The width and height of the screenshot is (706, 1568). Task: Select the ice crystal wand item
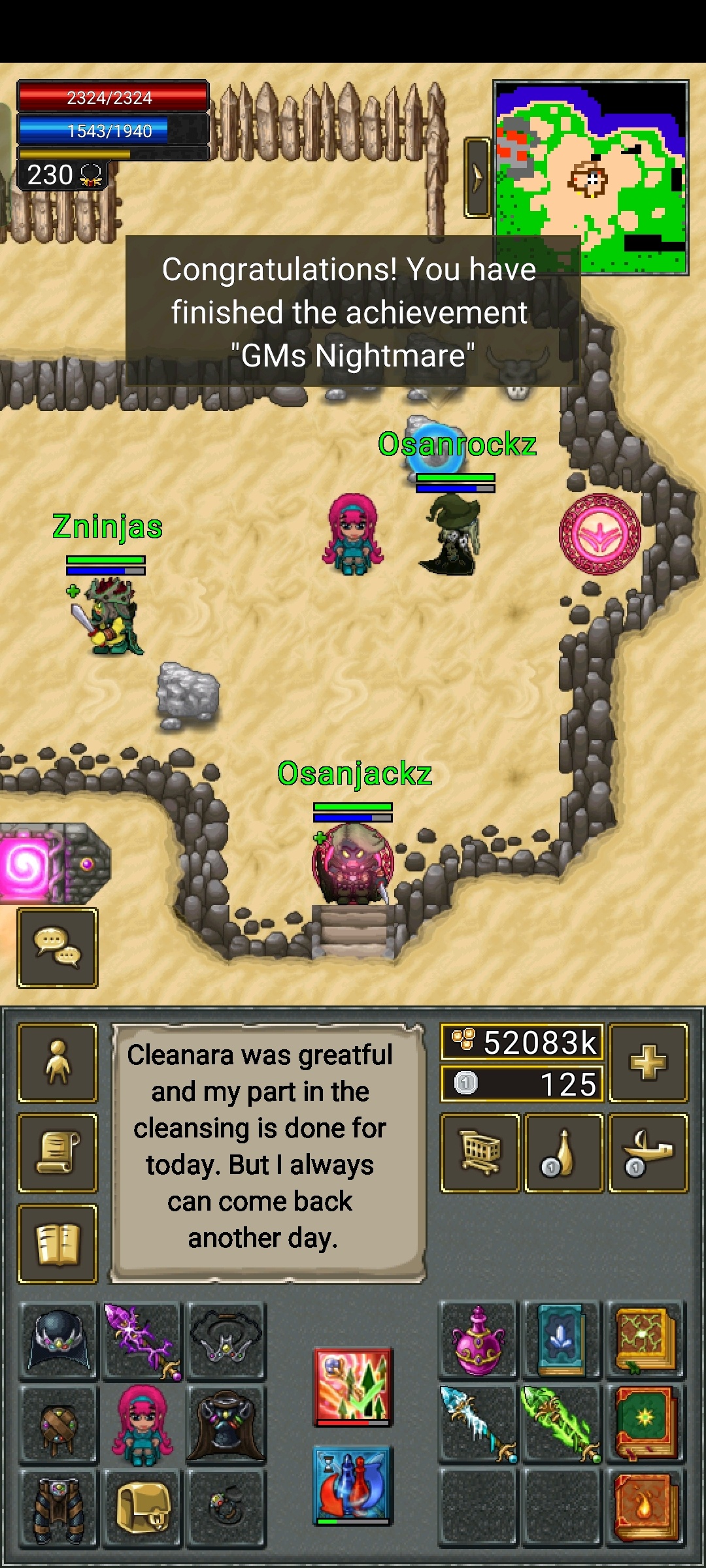(478, 1424)
